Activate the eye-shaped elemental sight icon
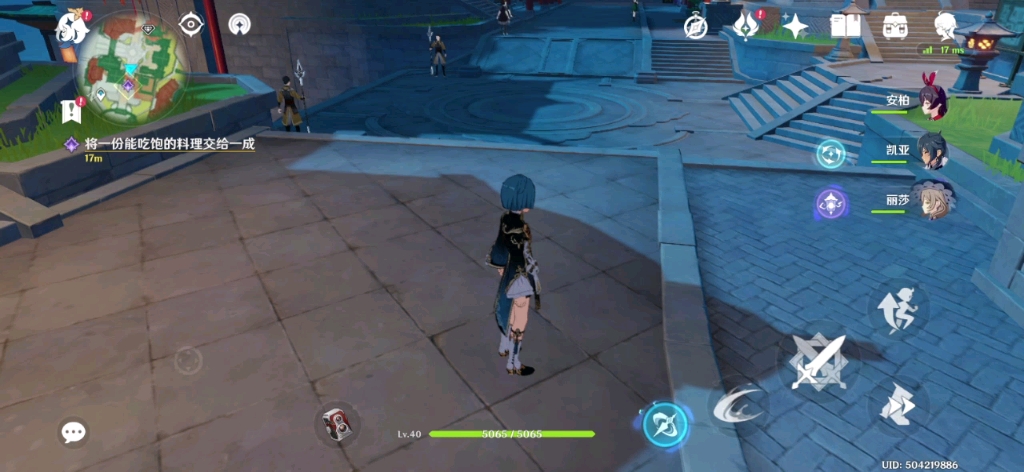 click(191, 24)
